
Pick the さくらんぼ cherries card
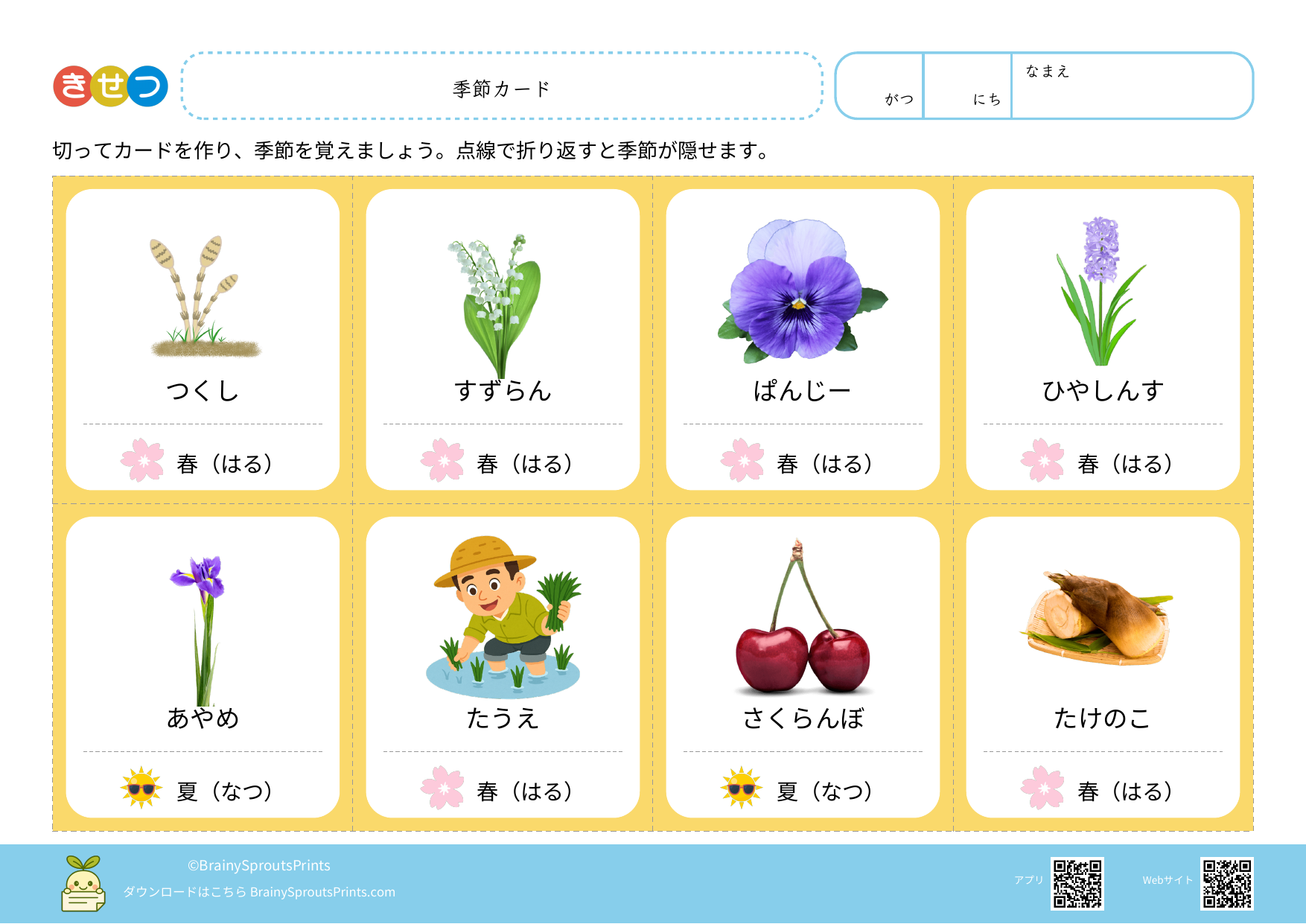pos(803,667)
